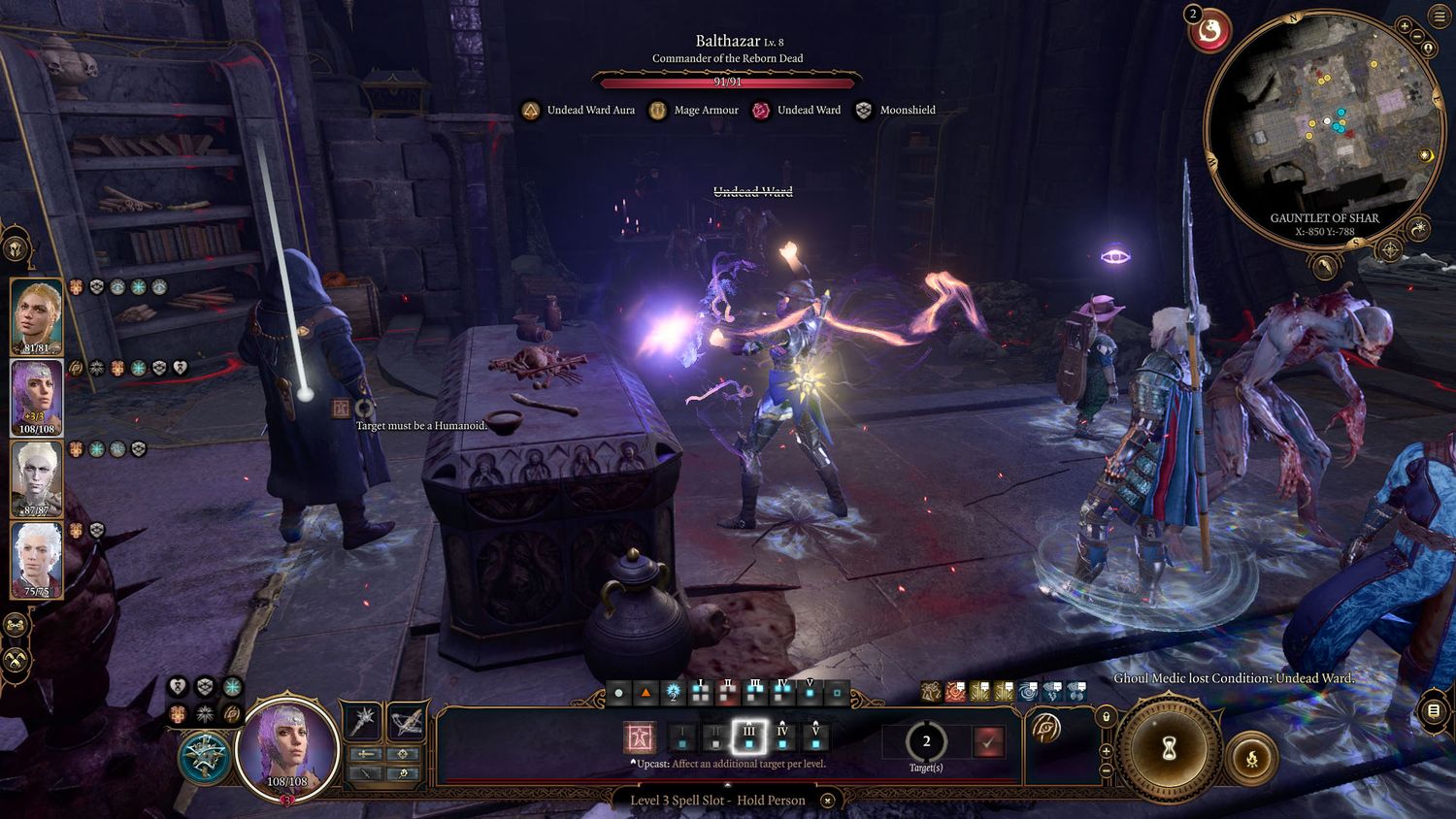Equip the mace melee weapon slot
The width and height of the screenshot is (1456, 819).
364,720
